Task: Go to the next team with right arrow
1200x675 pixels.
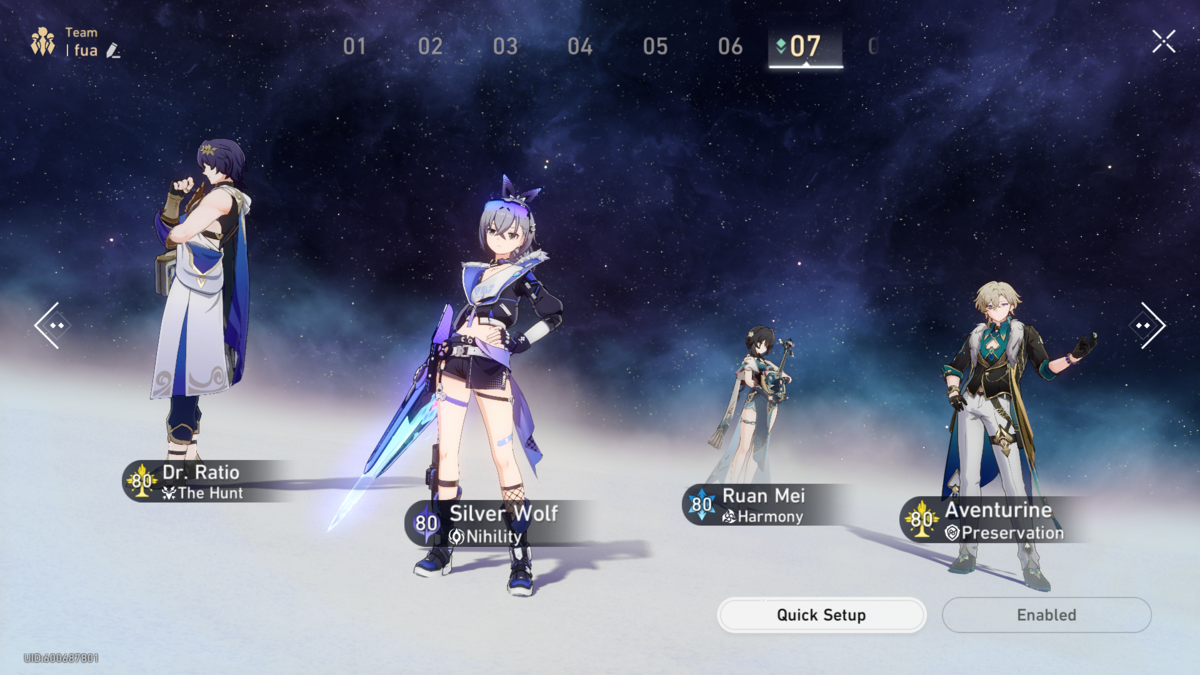Action: pos(1147,325)
